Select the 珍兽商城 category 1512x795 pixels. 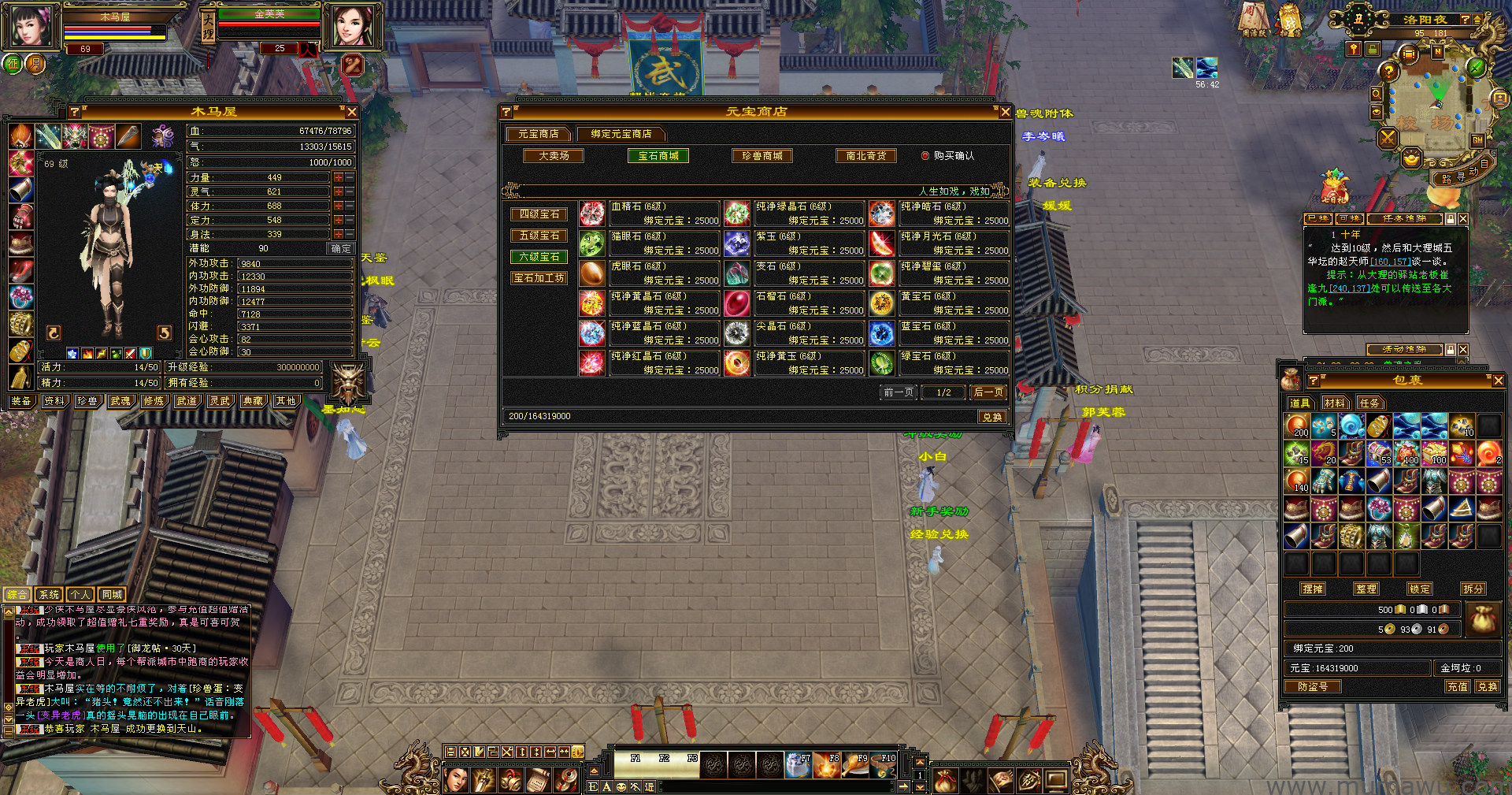762,156
